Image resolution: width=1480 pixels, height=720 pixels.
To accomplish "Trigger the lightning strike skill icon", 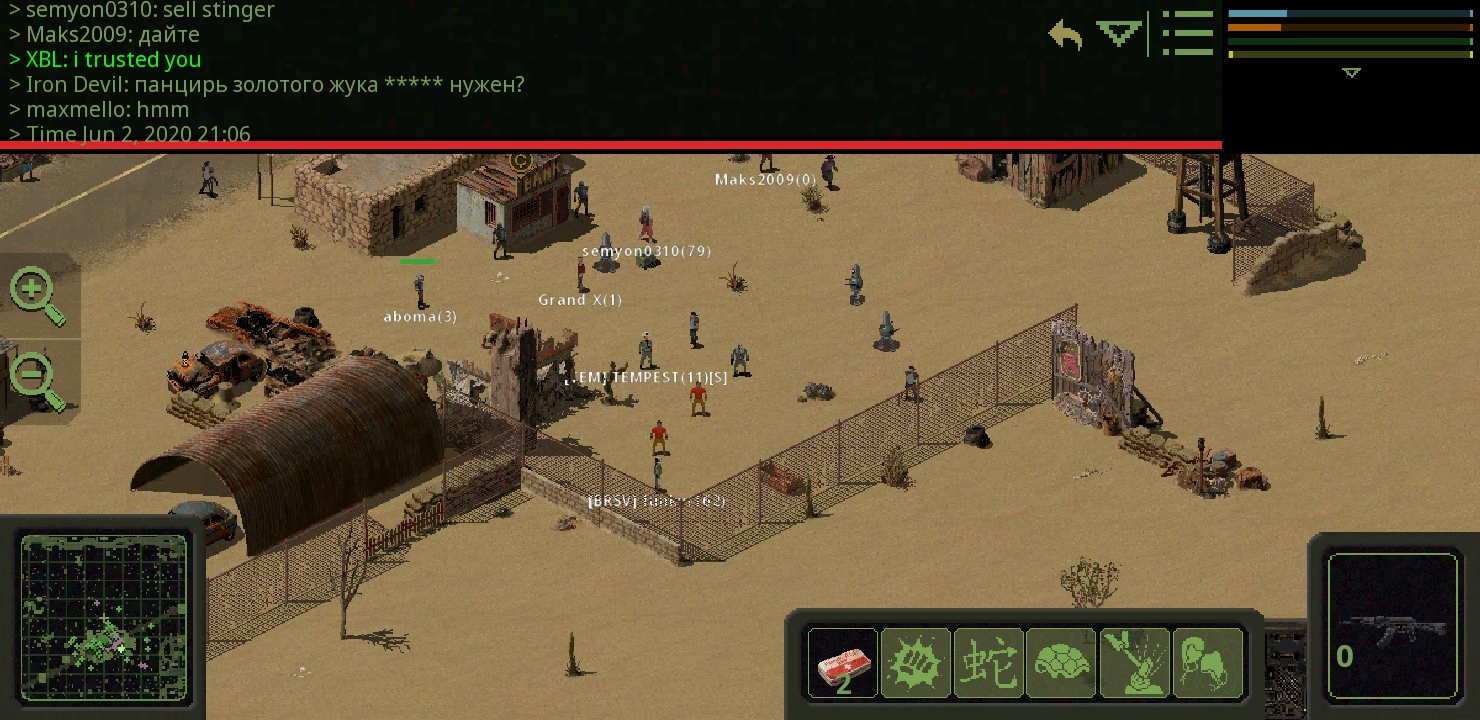I will (x=1136, y=663).
